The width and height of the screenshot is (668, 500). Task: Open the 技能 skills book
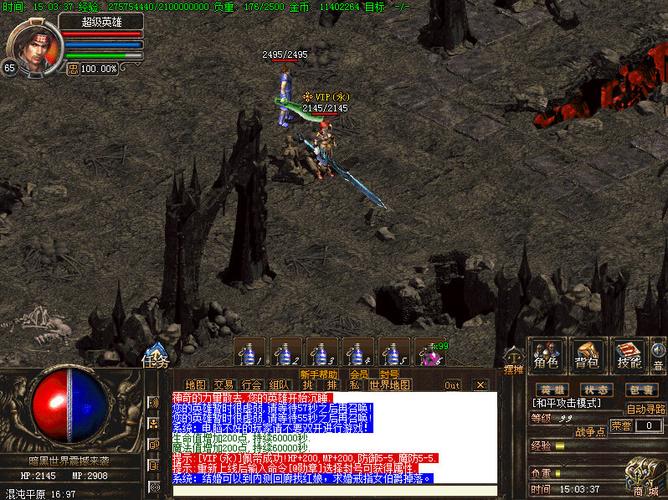tap(630, 358)
